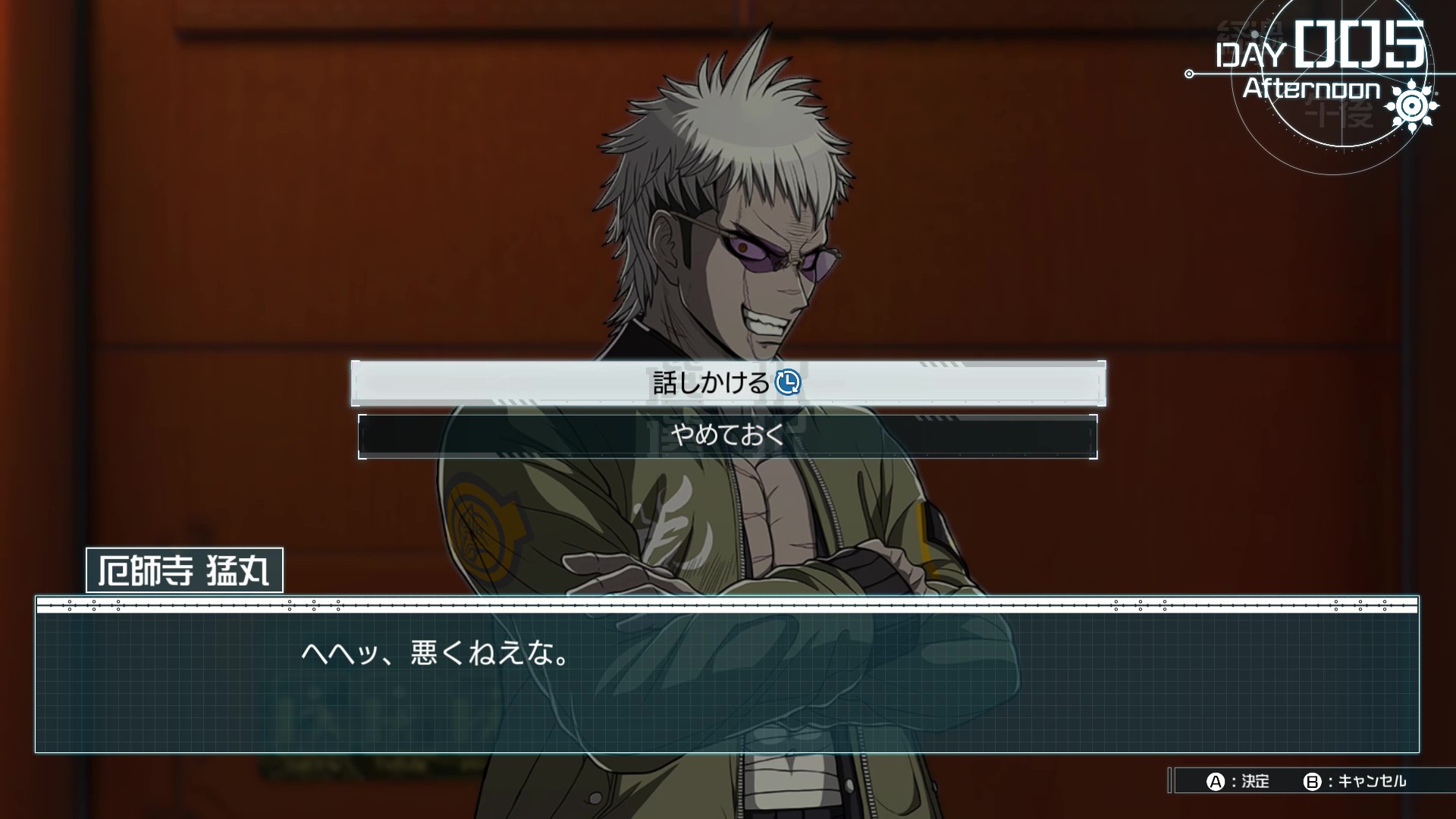This screenshot has height=819, width=1456.
Task: Choose the 話しかける dialogue option
Action: click(727, 383)
